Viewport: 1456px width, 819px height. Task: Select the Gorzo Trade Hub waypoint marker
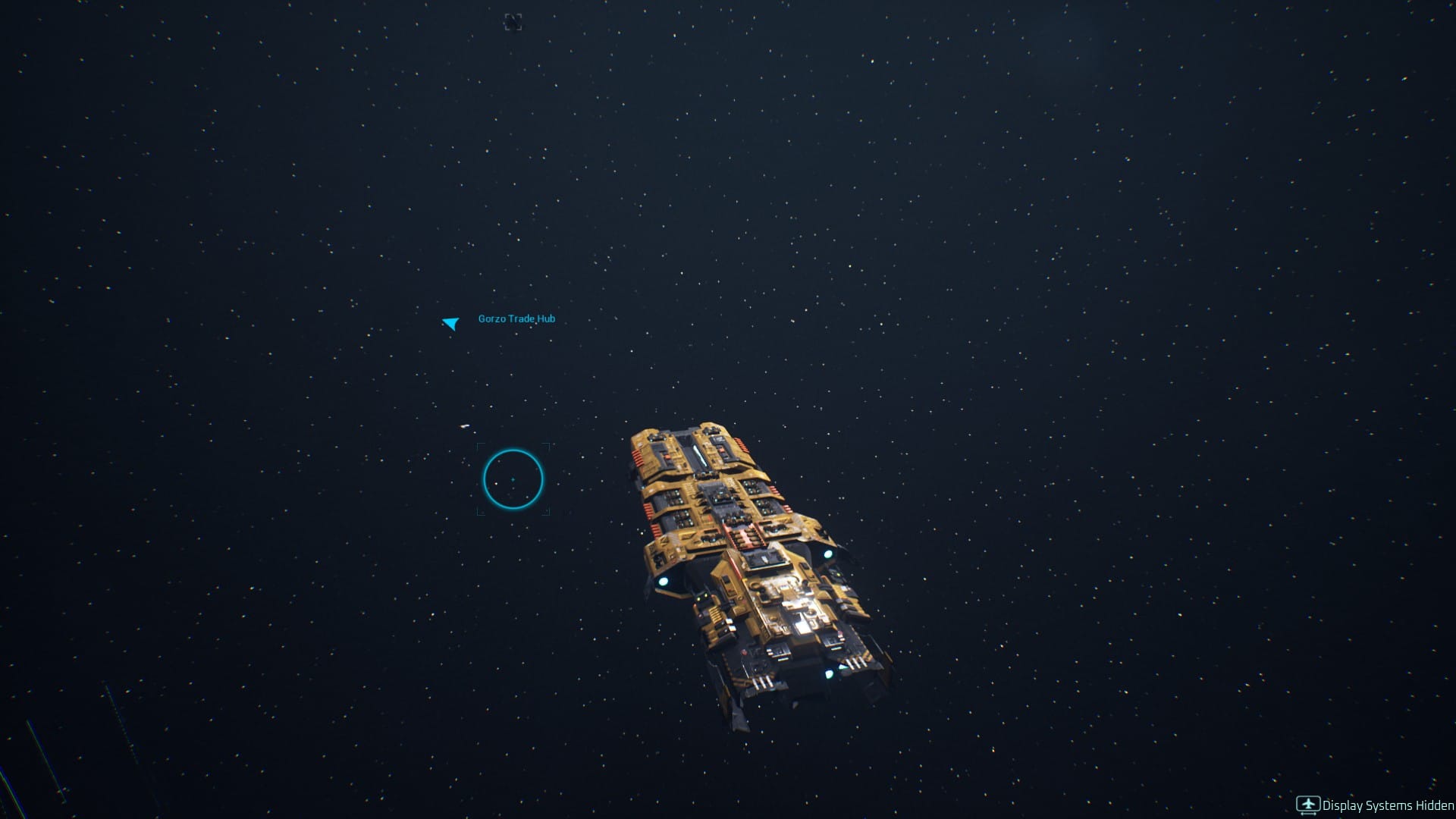coord(451,323)
